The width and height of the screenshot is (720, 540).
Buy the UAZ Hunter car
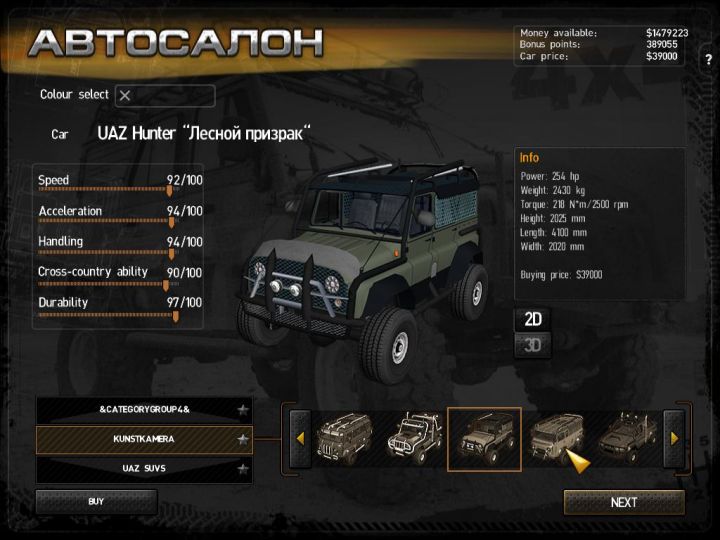(x=96, y=501)
